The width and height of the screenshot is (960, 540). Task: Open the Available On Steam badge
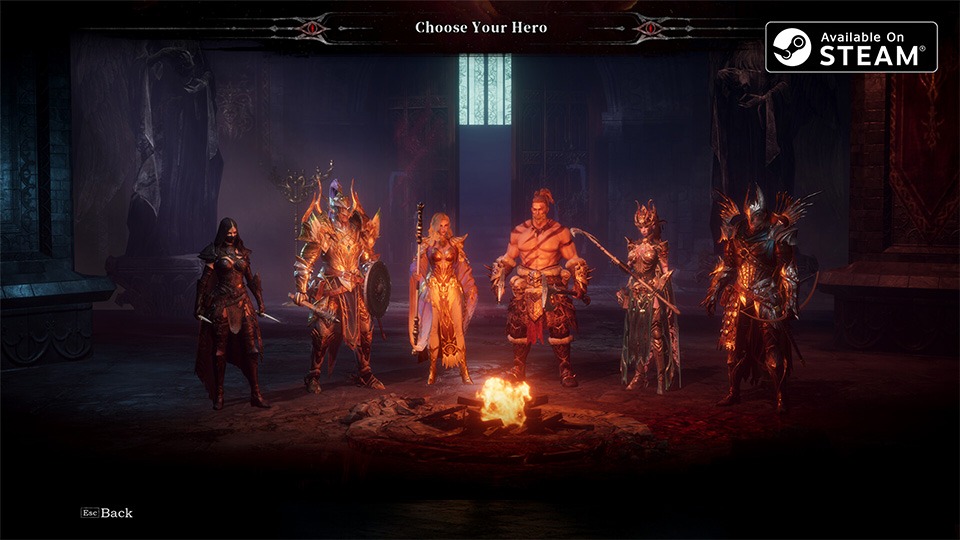tap(851, 47)
